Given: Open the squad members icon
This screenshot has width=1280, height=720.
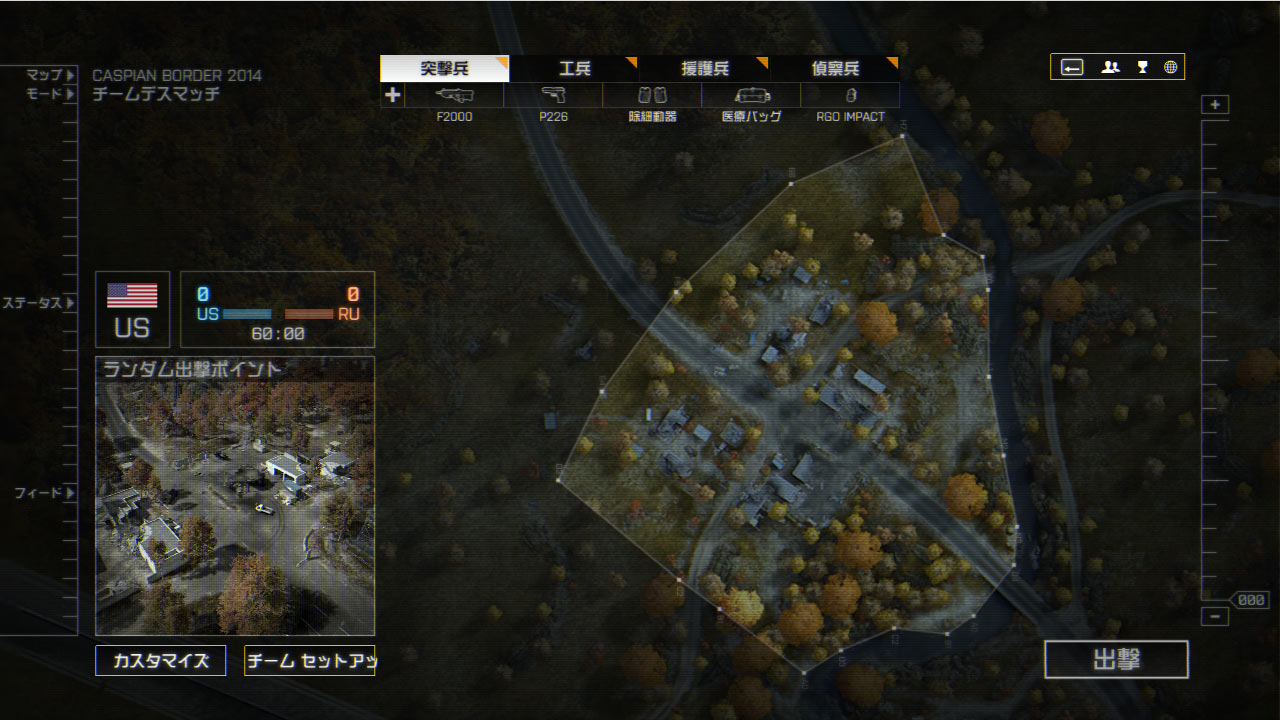Looking at the screenshot, I should (x=1110, y=67).
